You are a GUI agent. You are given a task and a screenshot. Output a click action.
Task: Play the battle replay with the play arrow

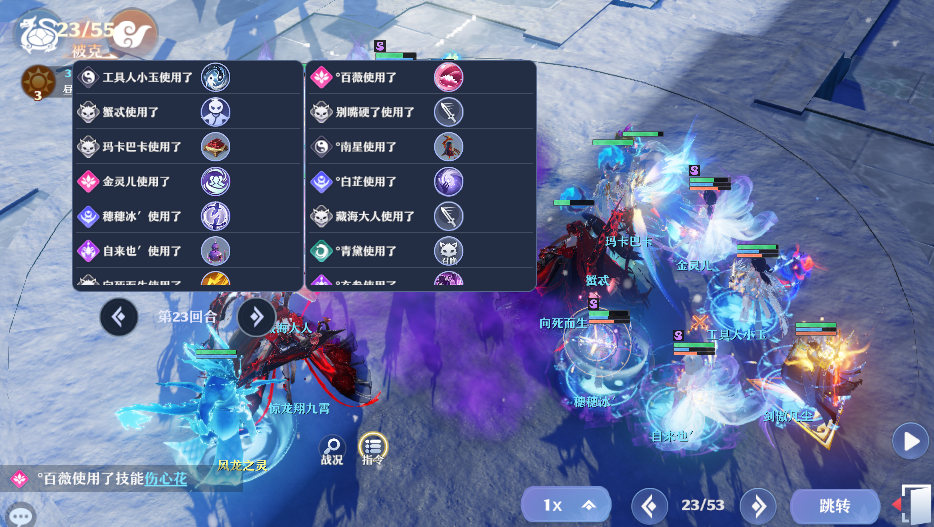coord(910,440)
